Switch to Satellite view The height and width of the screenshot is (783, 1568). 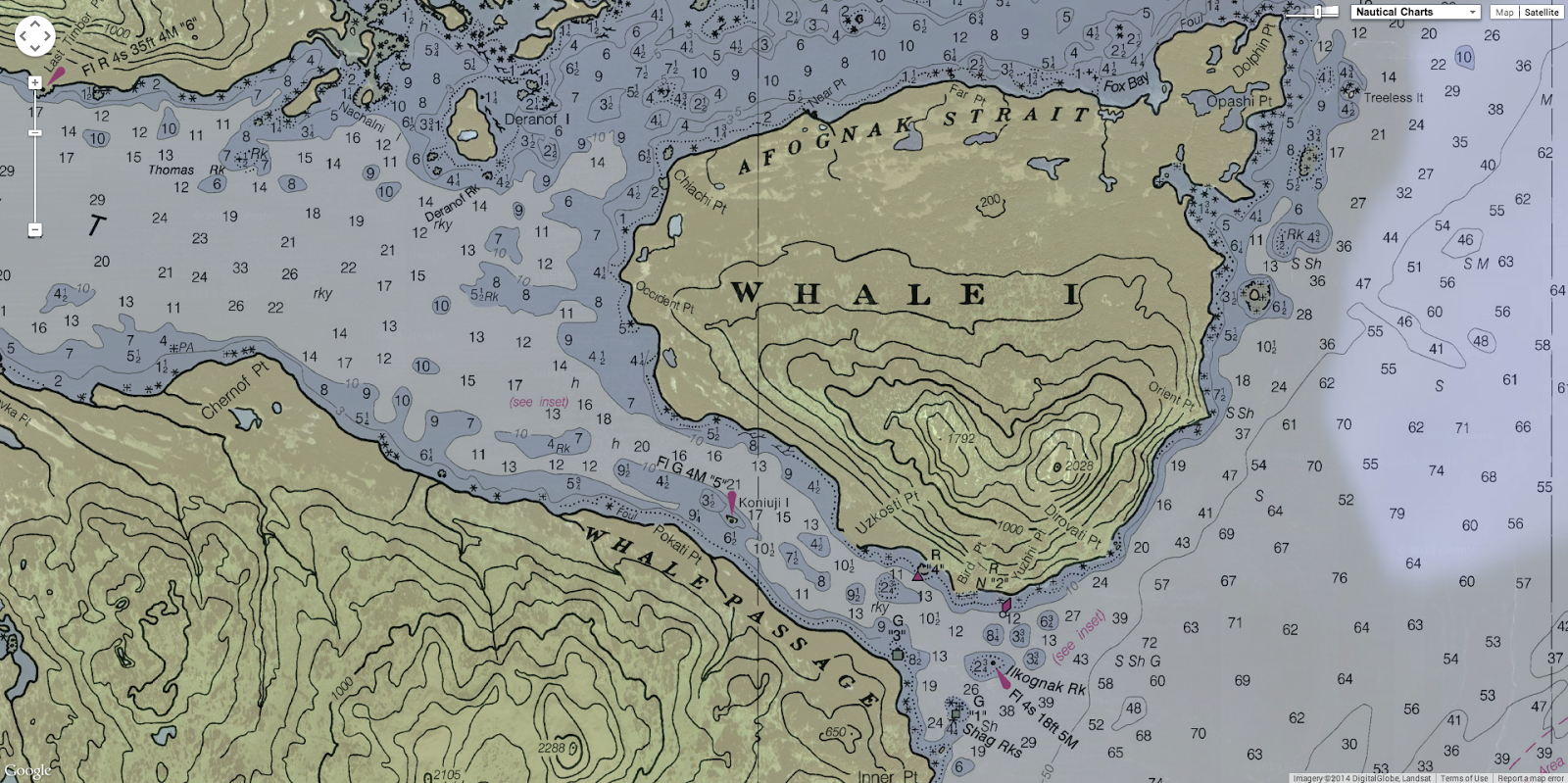[1540, 13]
